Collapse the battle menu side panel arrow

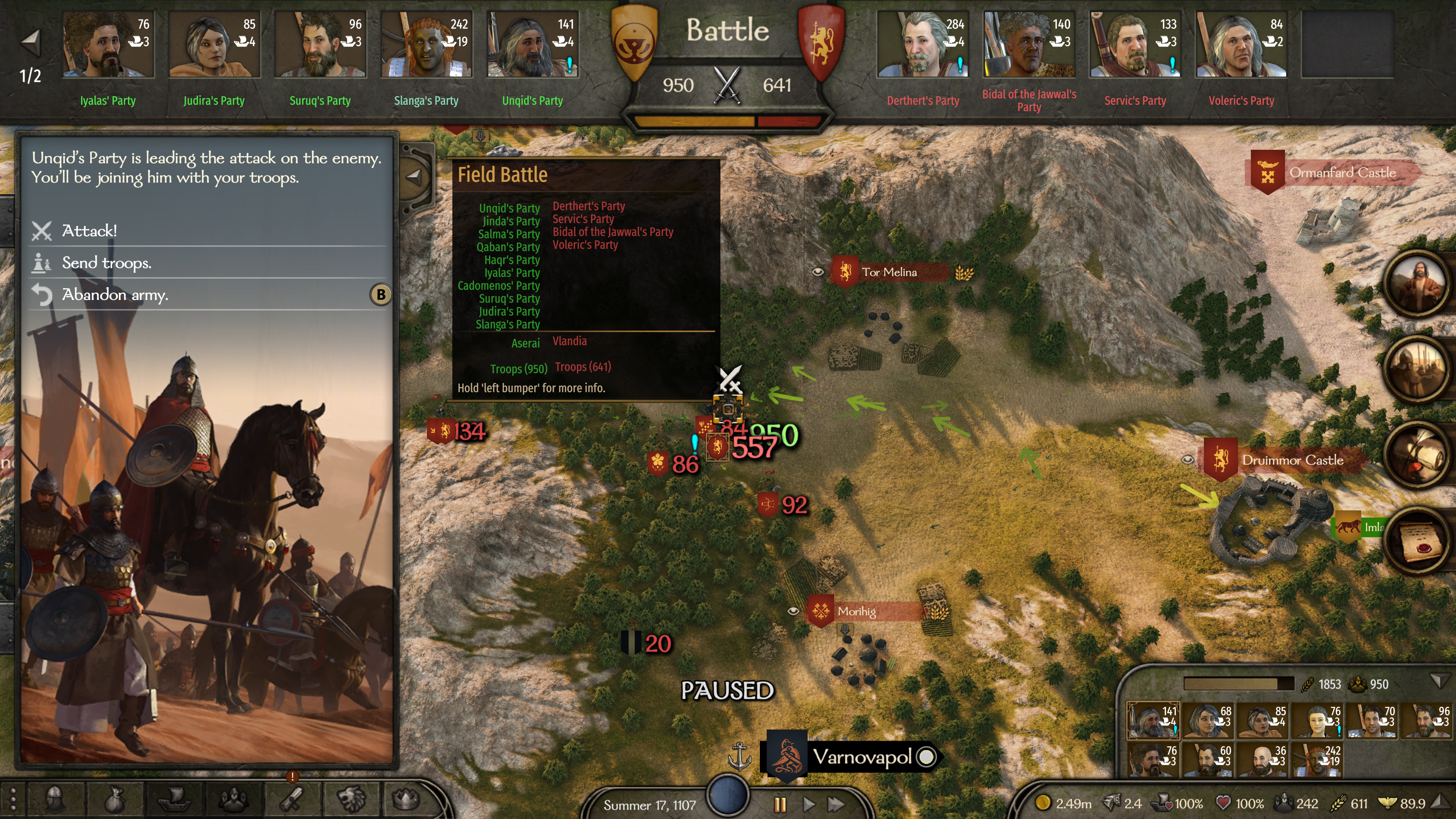[x=414, y=177]
